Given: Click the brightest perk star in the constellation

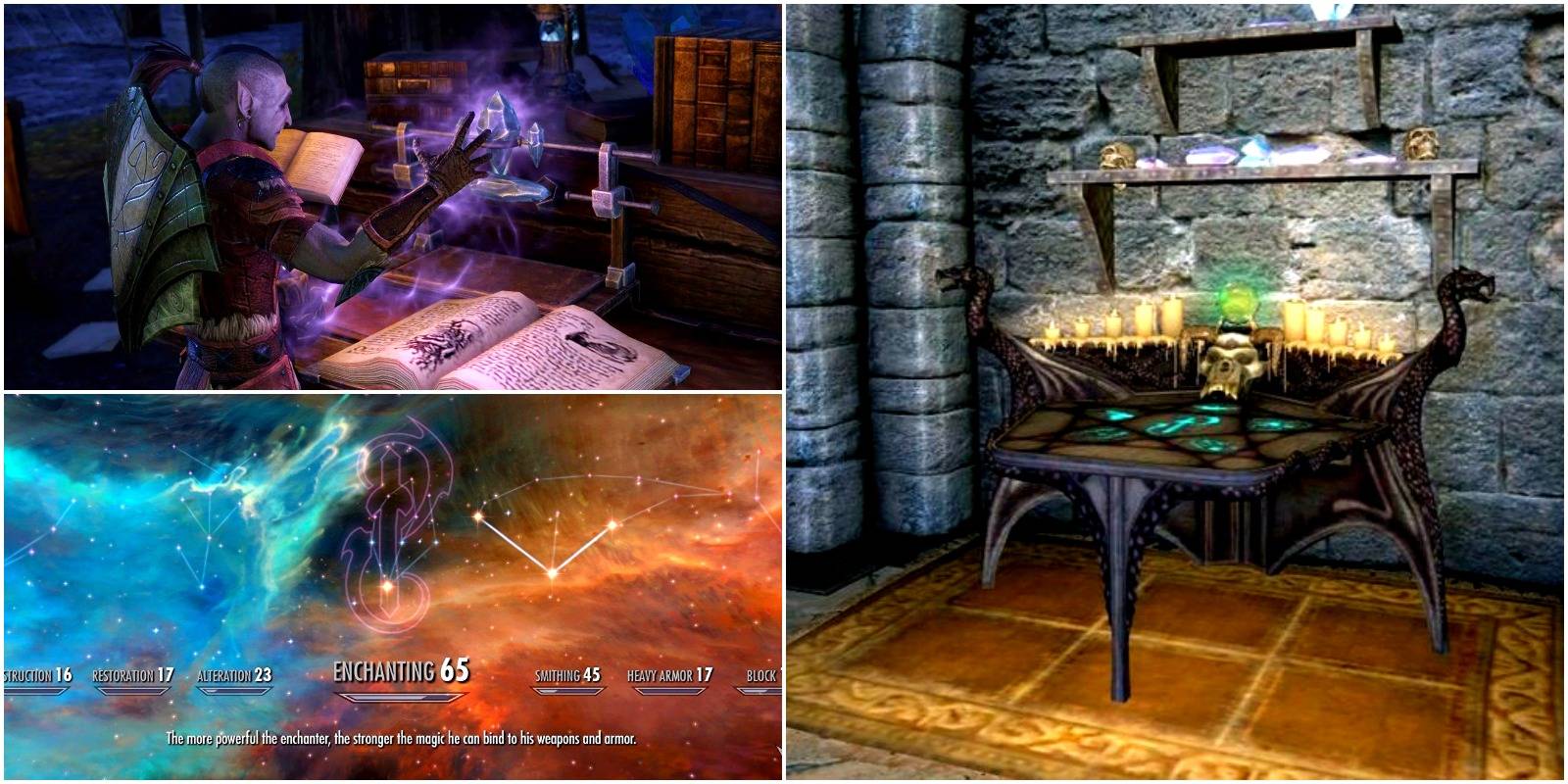Looking at the screenshot, I should tap(552, 572).
